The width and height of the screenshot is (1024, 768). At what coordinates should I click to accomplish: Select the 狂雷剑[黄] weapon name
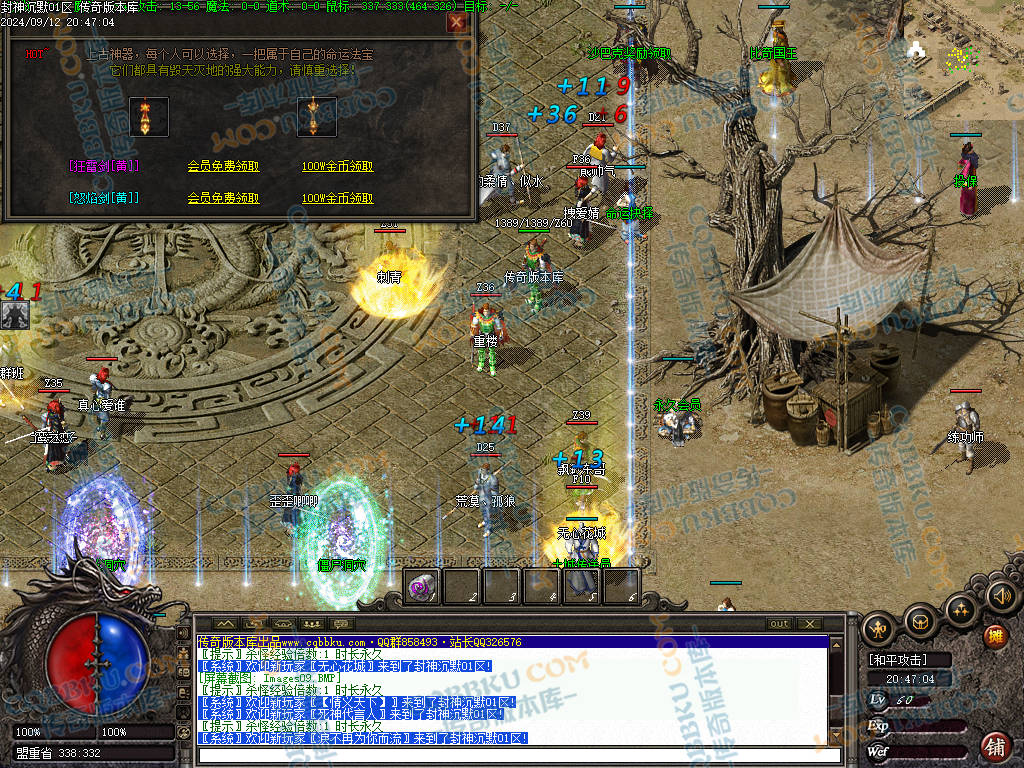[104, 166]
